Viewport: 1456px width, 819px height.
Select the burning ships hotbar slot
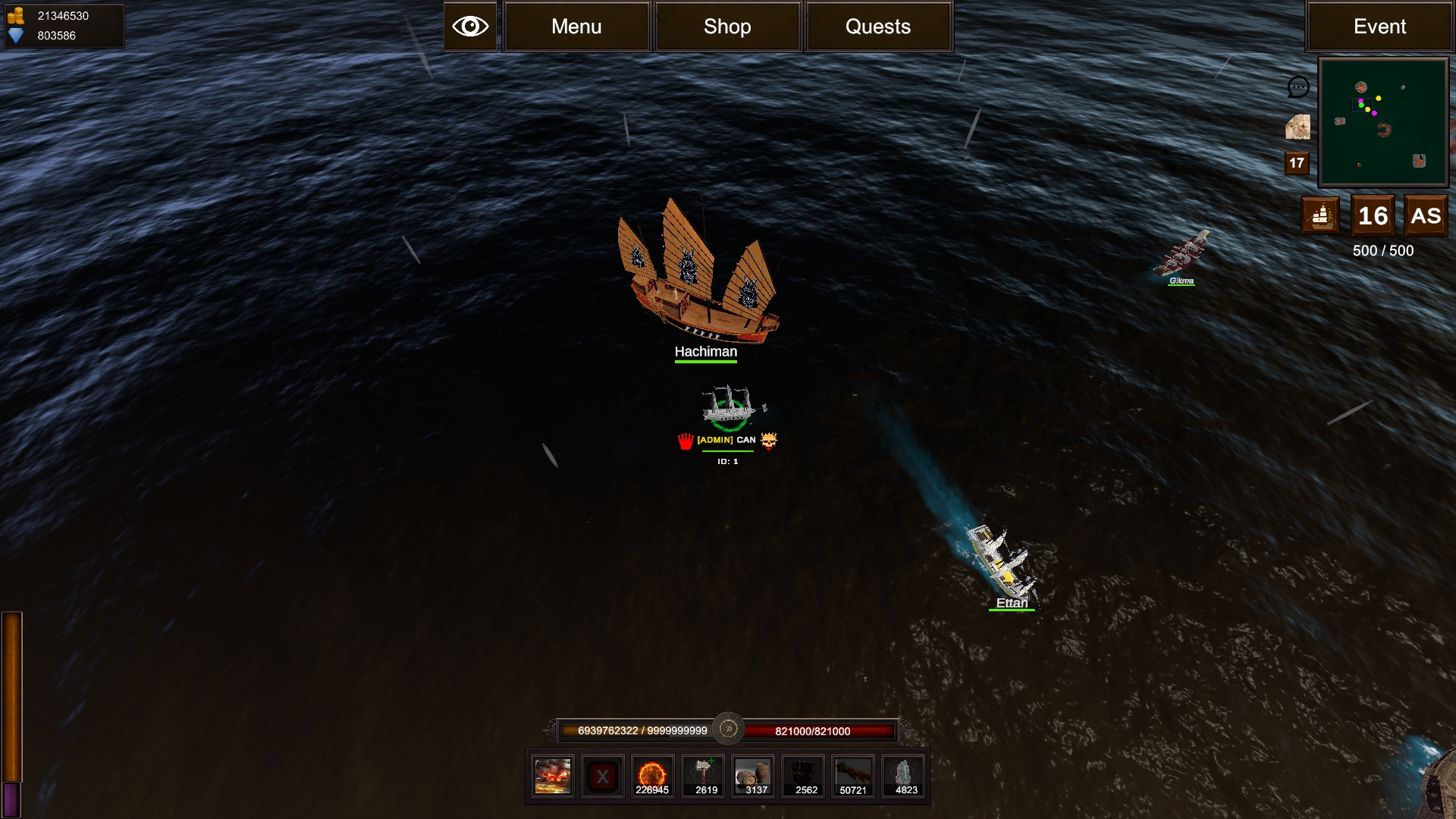click(553, 777)
